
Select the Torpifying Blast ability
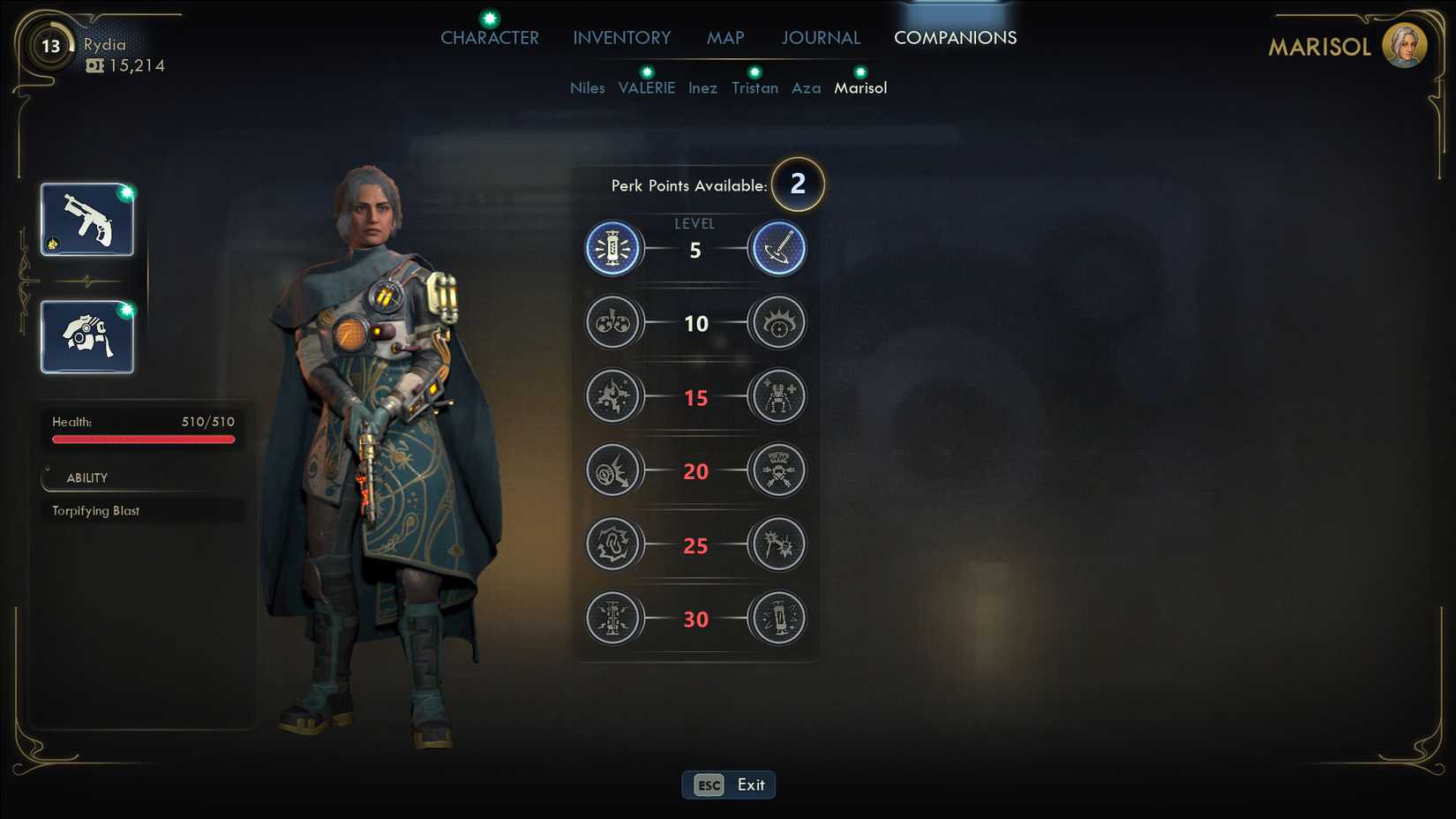click(96, 511)
